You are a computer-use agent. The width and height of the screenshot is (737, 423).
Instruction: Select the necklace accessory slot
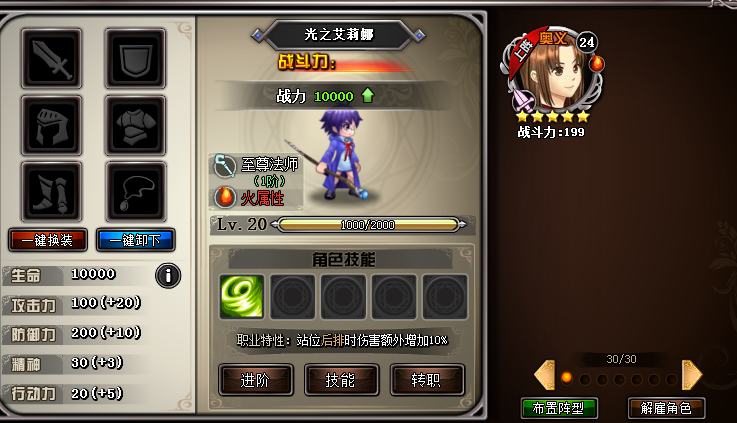click(135, 191)
